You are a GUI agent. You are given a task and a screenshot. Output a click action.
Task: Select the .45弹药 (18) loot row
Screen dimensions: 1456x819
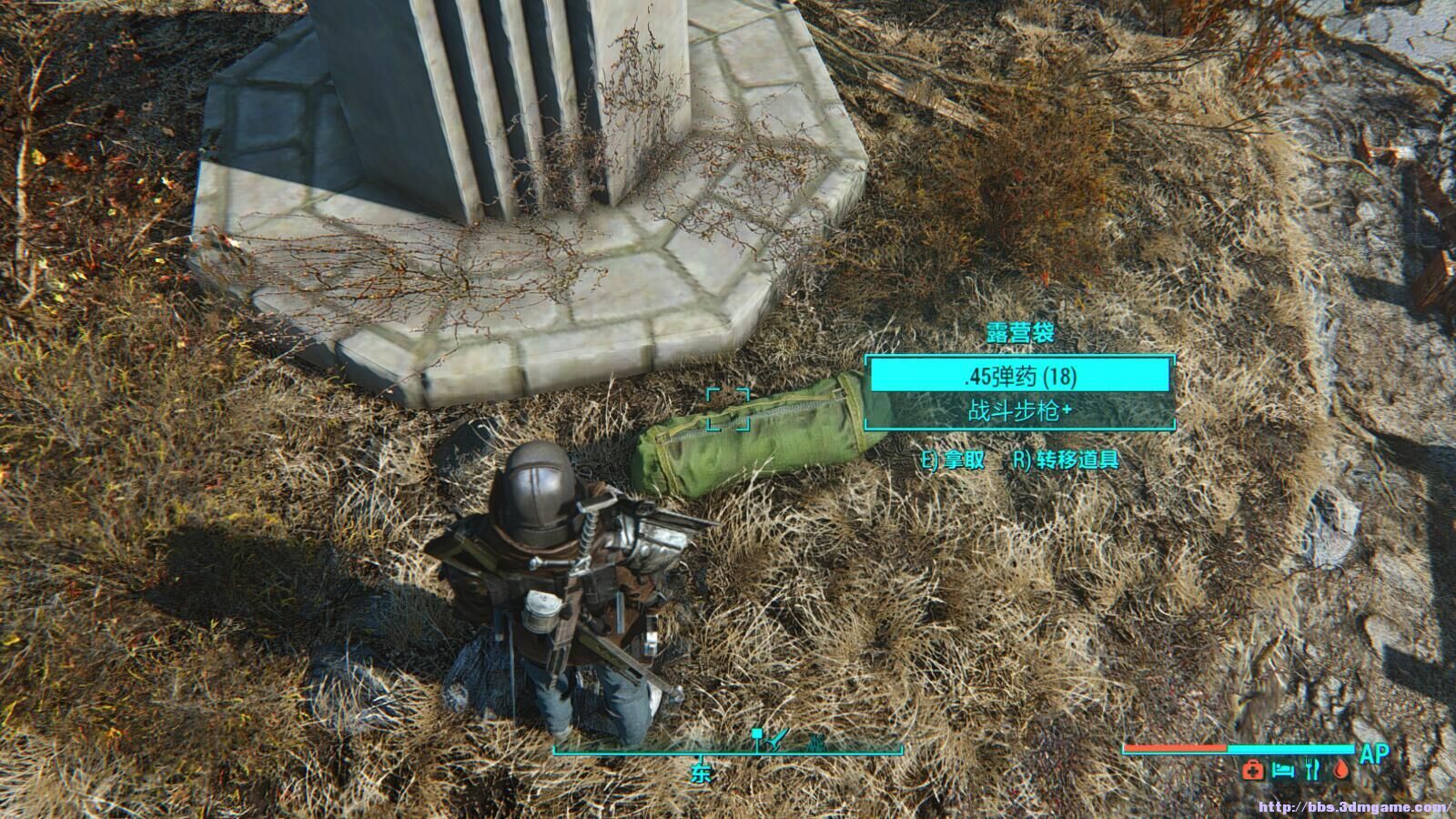coord(1019,376)
